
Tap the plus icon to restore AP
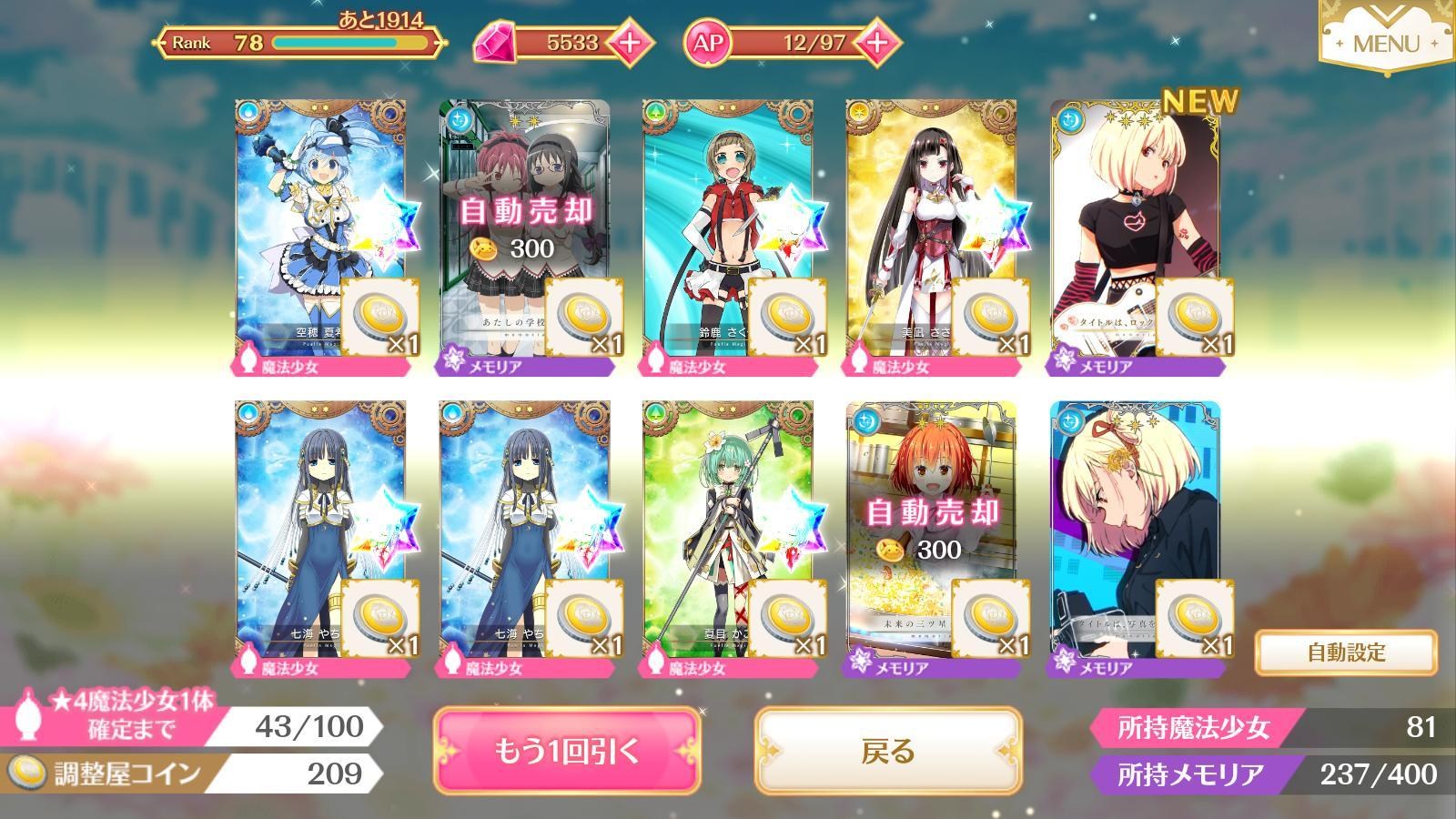(875, 41)
